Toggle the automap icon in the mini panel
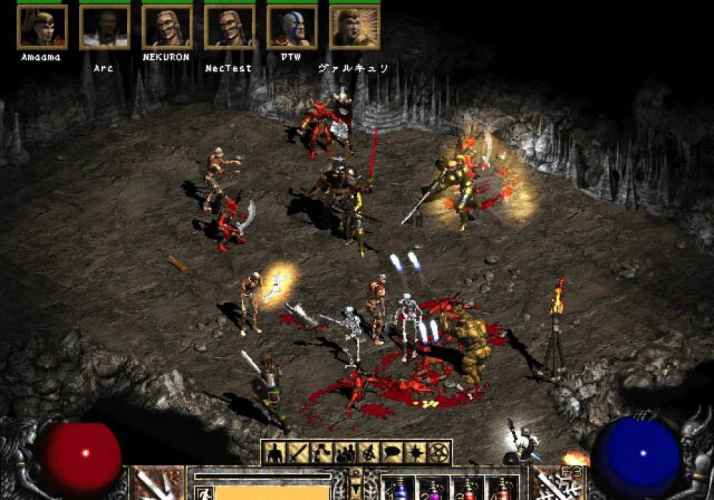Image resolution: width=714 pixels, height=500 pixels. coord(368,453)
